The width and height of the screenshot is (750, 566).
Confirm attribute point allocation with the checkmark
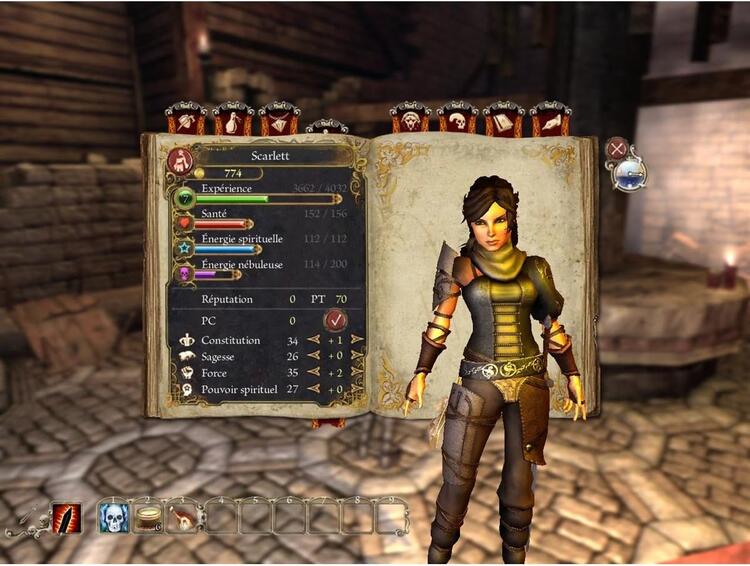(x=336, y=320)
